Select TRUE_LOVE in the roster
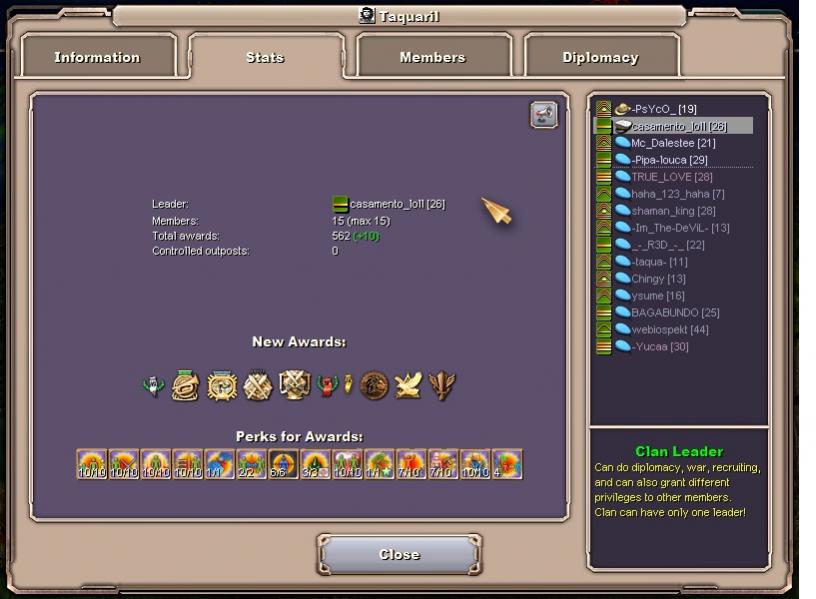 point(671,177)
